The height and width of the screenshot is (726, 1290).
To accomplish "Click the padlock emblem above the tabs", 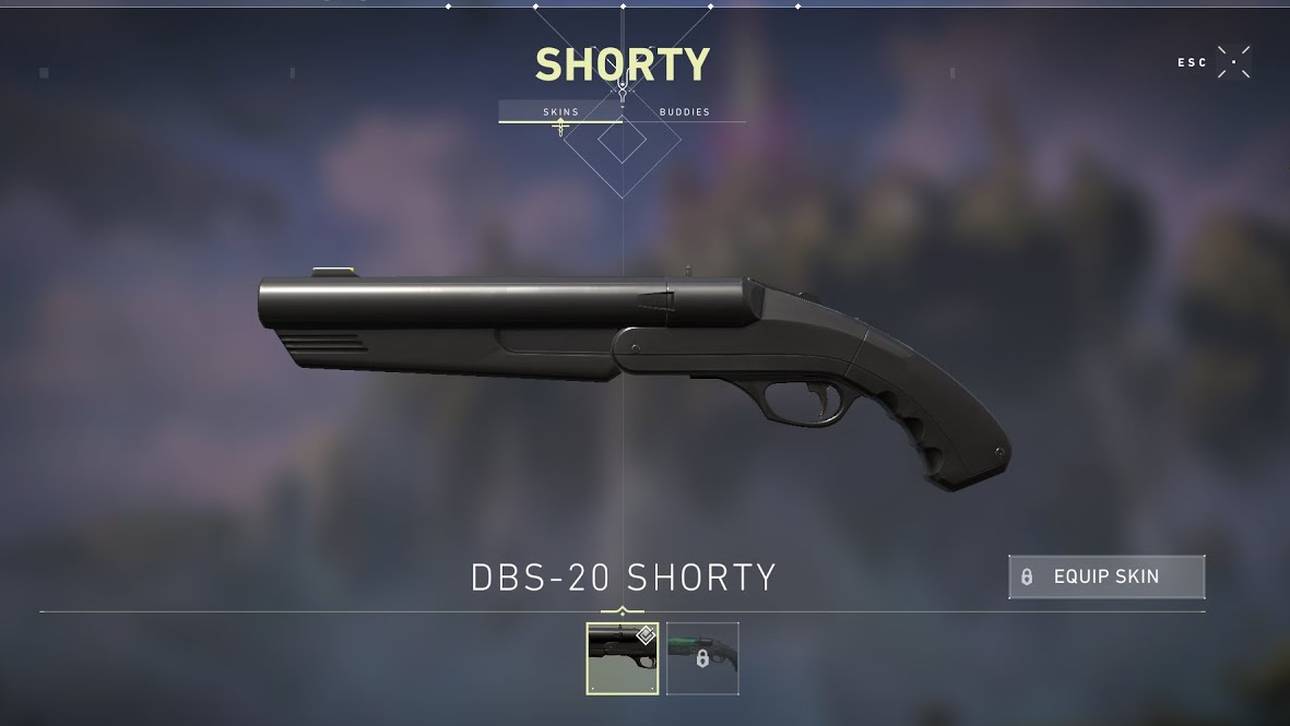I will 623,90.
